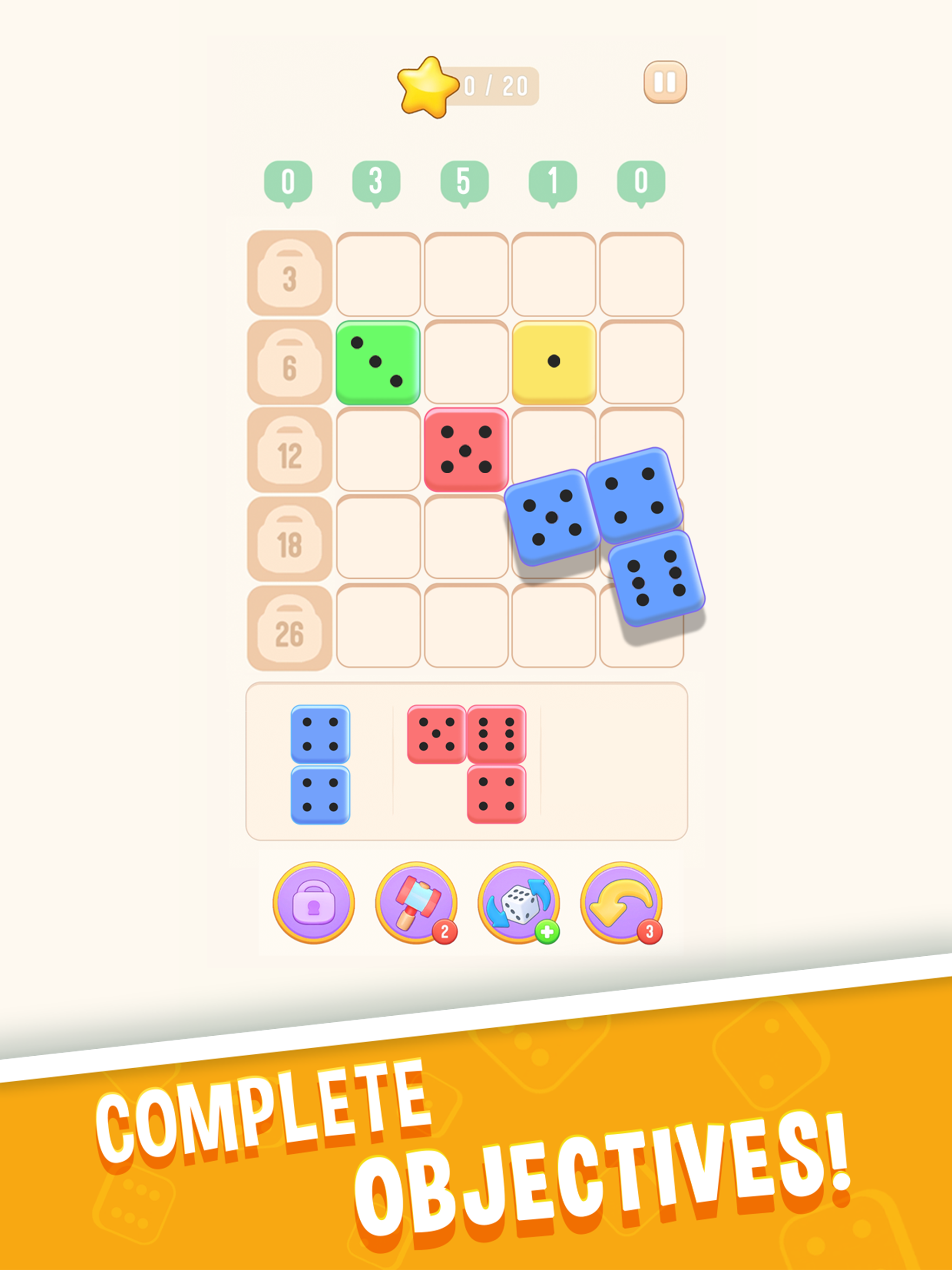
Task: Tap the 0 / 20 progress bar
Action: [496, 85]
